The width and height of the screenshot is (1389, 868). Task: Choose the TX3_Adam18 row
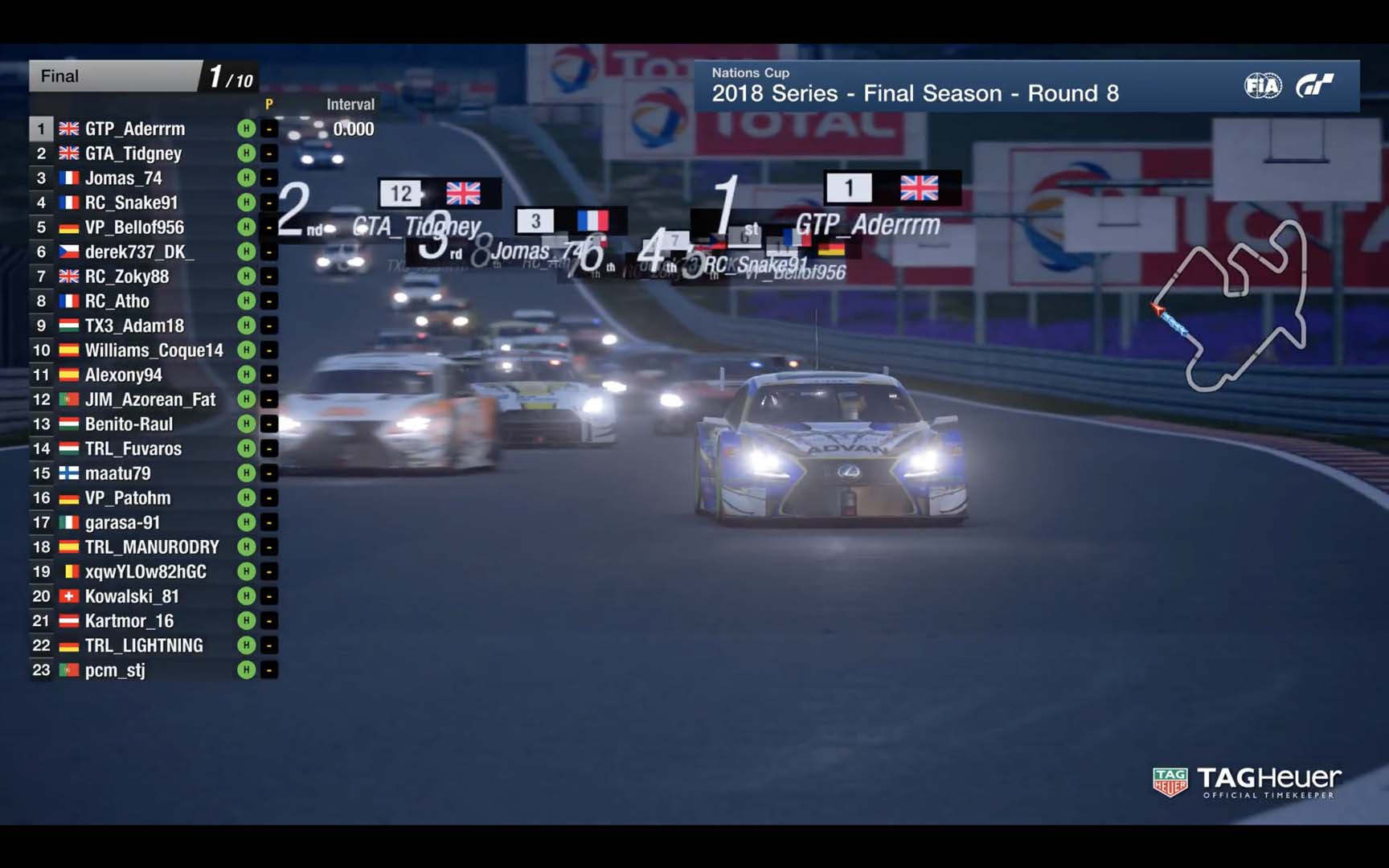point(134,325)
